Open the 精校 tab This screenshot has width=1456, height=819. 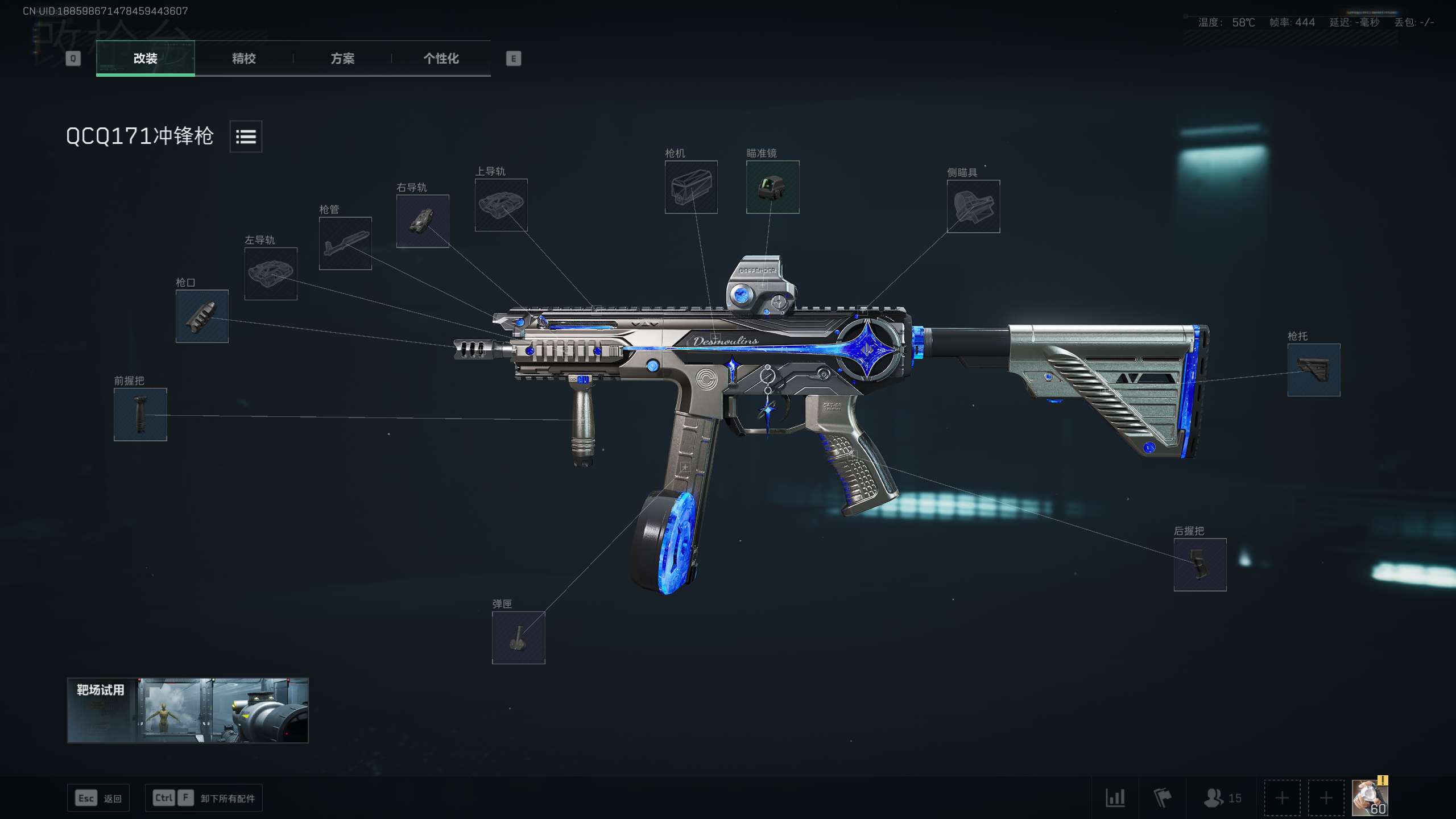click(243, 58)
